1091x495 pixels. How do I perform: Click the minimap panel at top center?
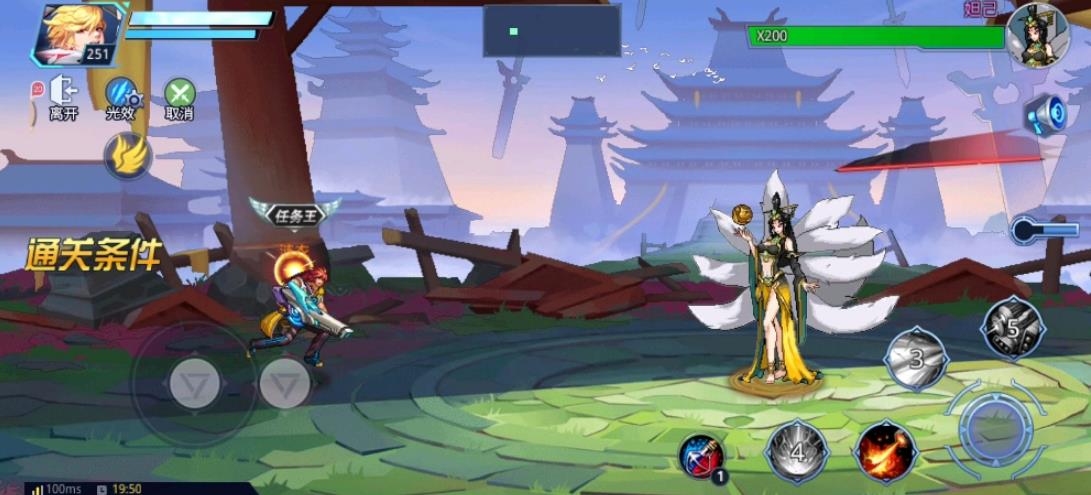551,30
